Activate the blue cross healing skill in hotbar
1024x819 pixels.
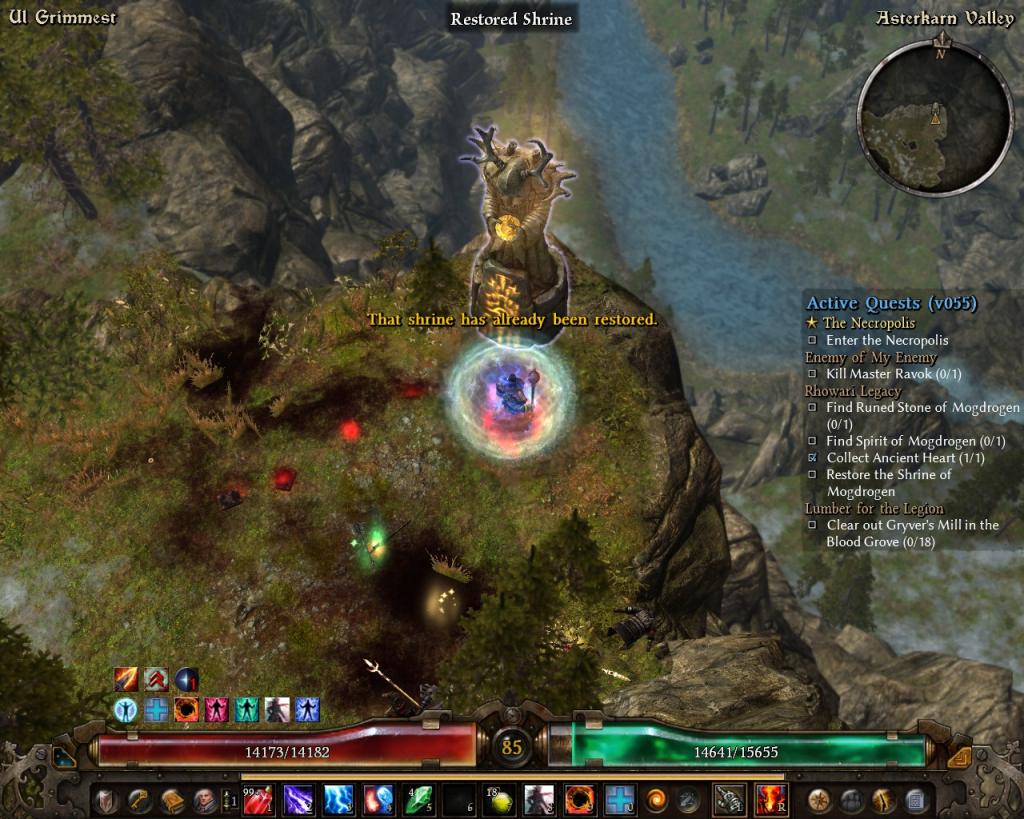click(618, 799)
